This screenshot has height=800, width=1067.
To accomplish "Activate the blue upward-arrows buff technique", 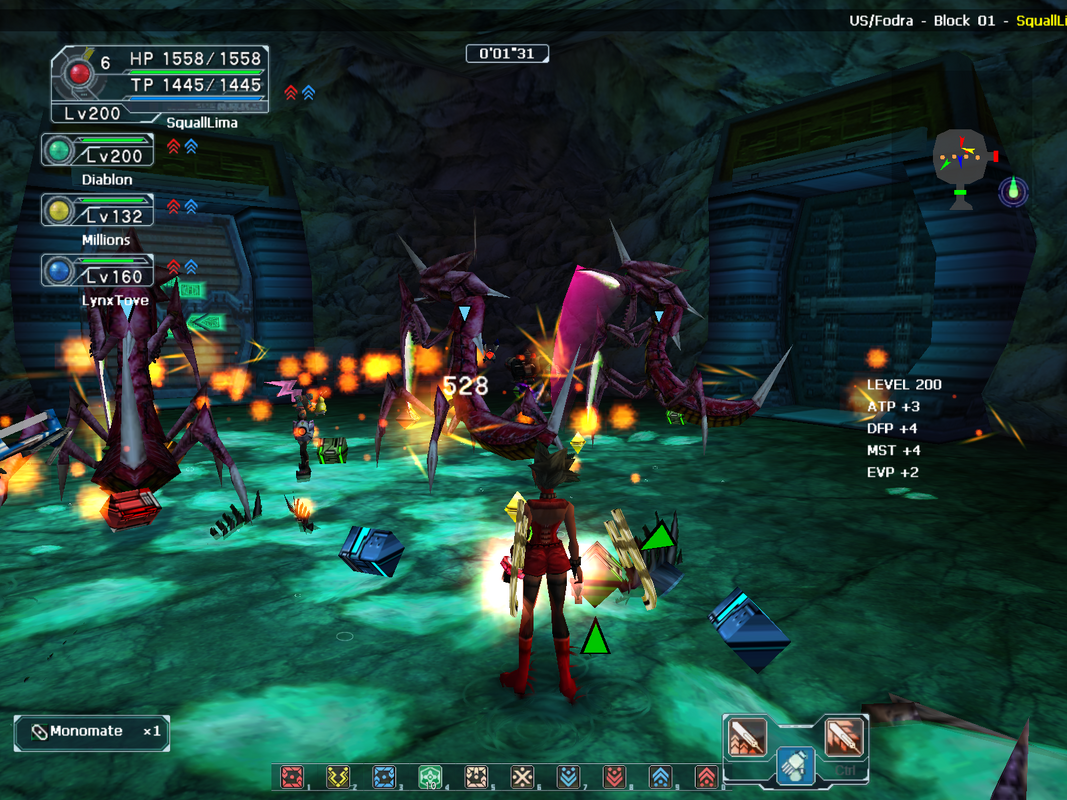I will pyautogui.click(x=660, y=777).
